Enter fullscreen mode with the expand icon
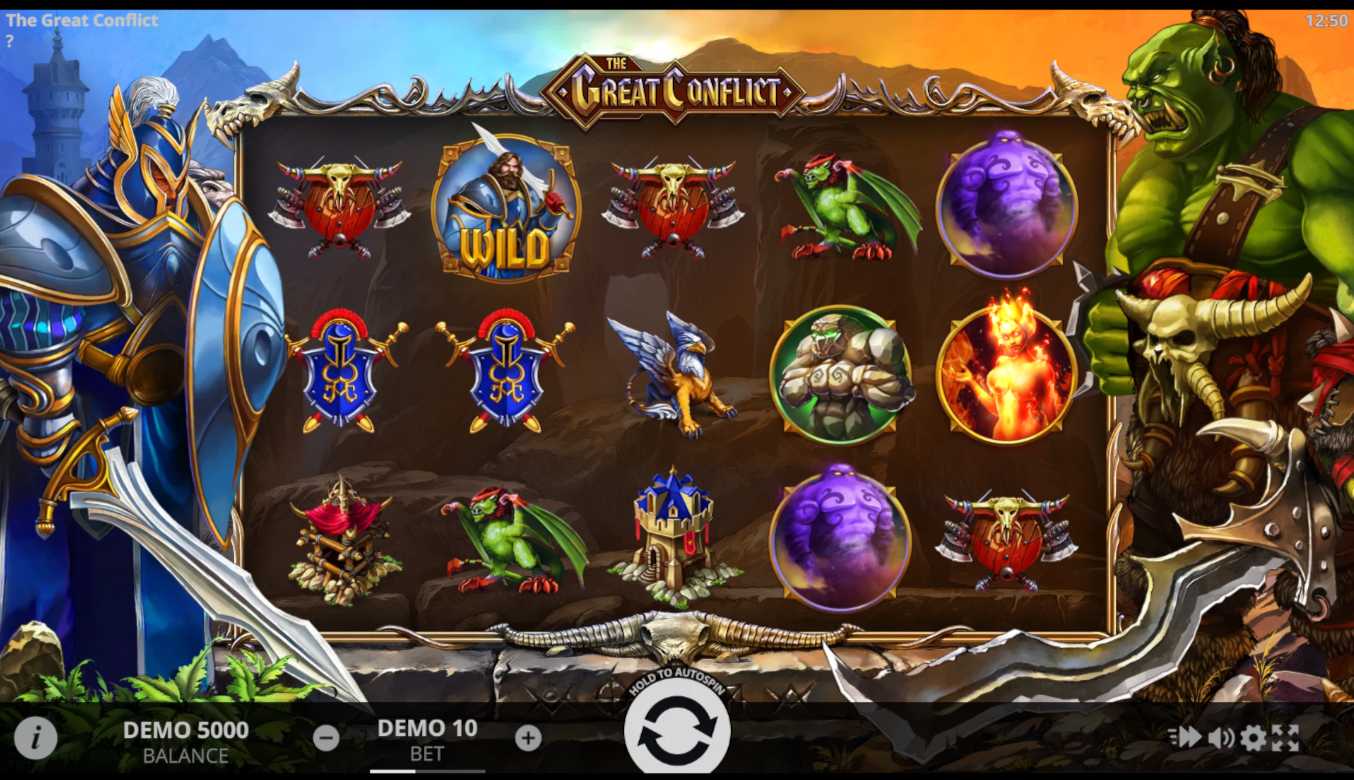This screenshot has height=780, width=1354. tap(1285, 738)
